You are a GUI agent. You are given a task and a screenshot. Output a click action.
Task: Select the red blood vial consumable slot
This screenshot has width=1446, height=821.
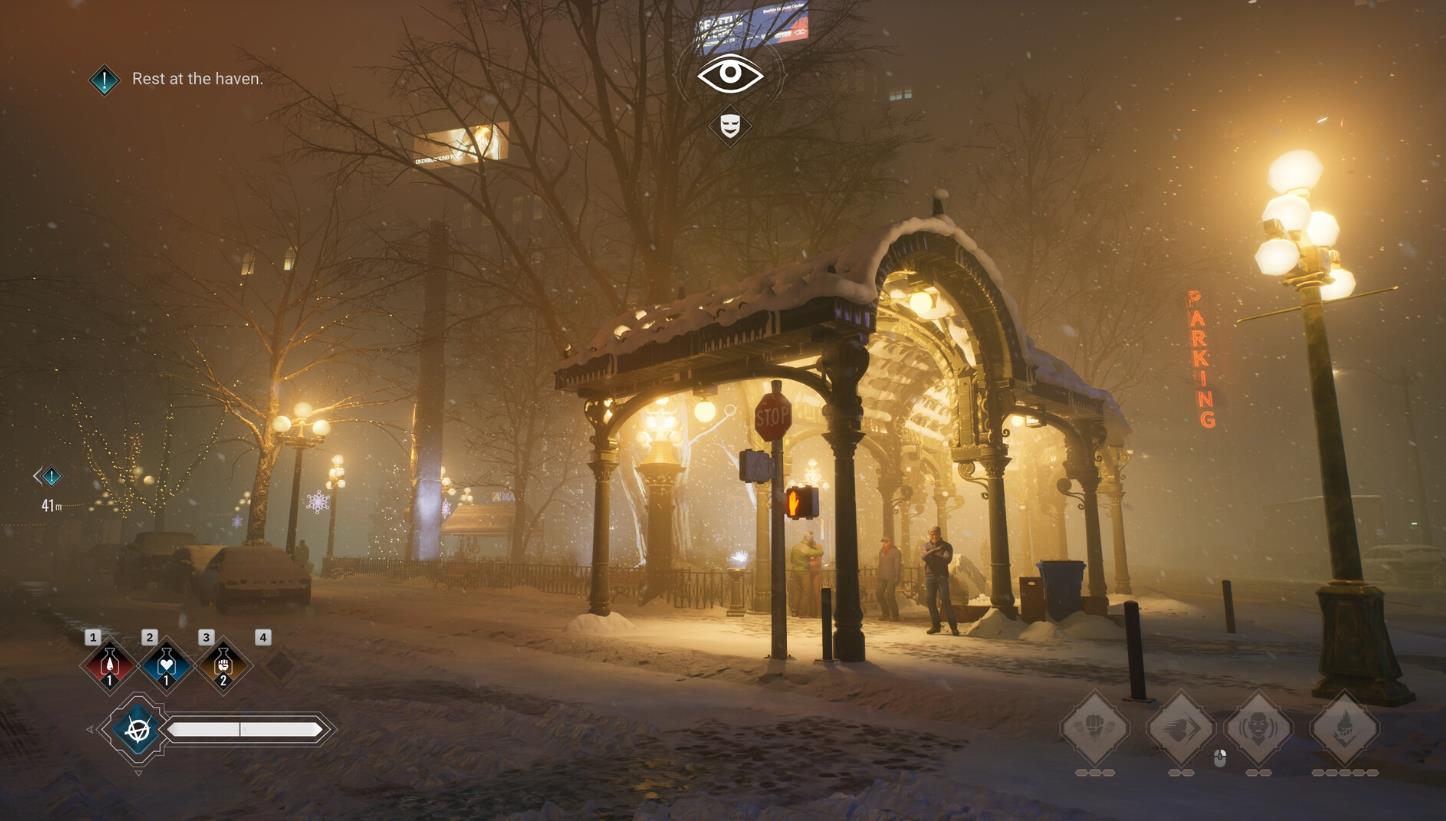point(110,664)
